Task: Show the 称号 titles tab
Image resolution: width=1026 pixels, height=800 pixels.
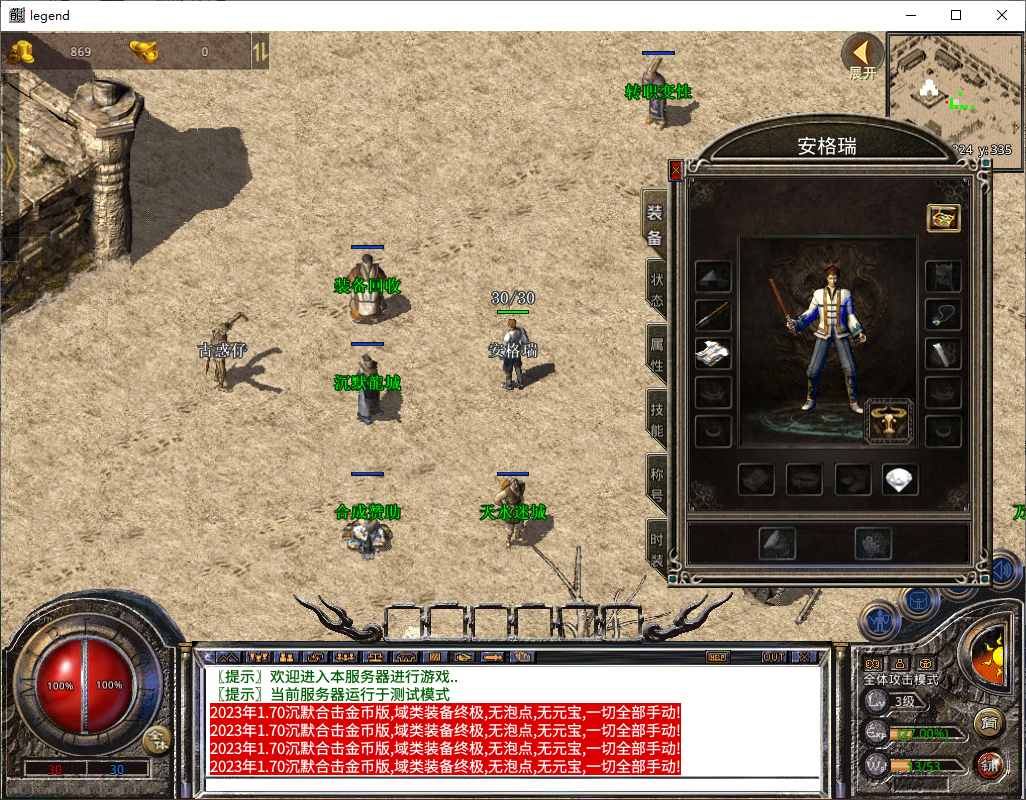Action: tap(656, 483)
